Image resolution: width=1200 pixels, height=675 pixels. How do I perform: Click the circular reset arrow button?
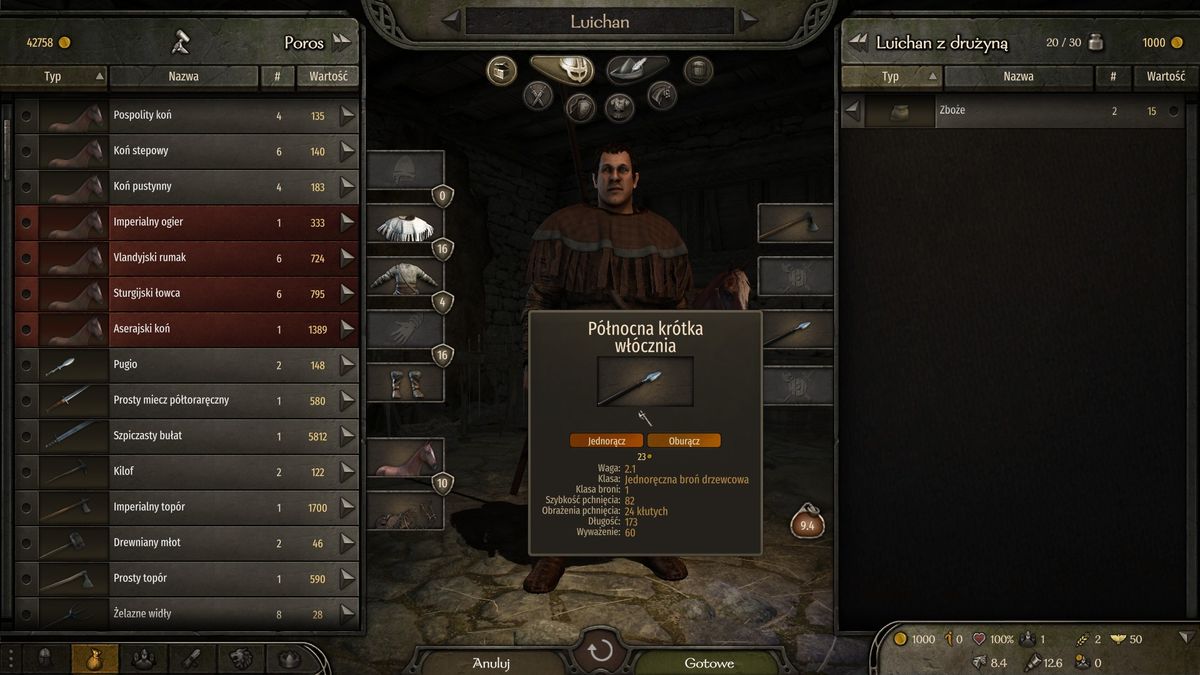point(600,652)
